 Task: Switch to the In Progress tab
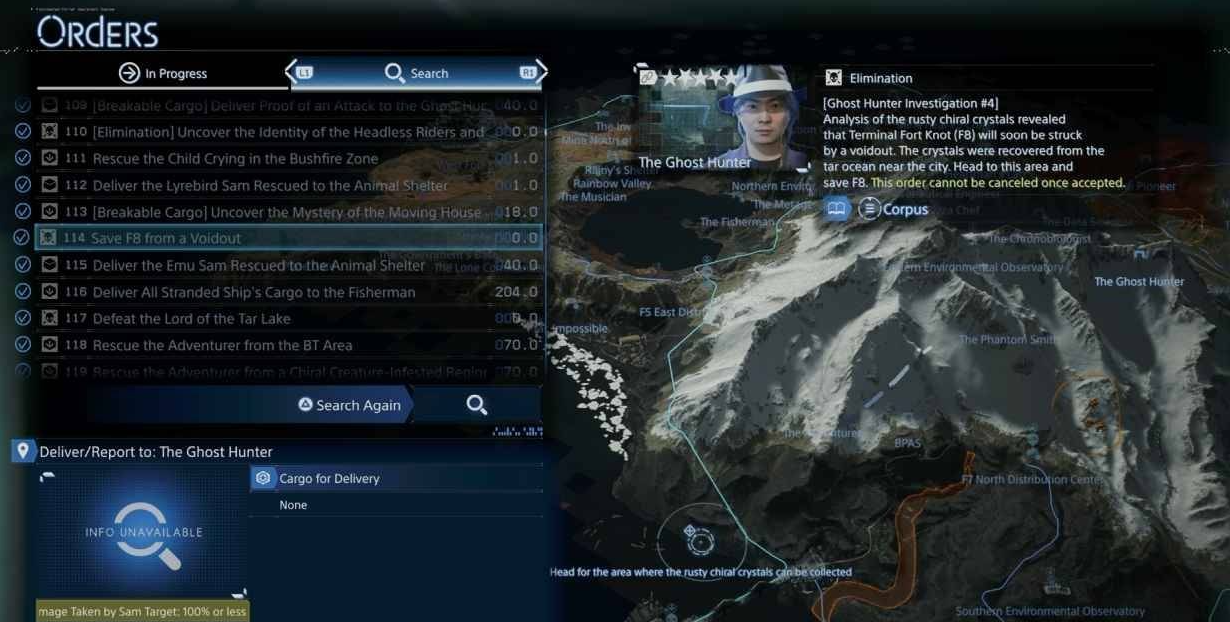point(162,73)
